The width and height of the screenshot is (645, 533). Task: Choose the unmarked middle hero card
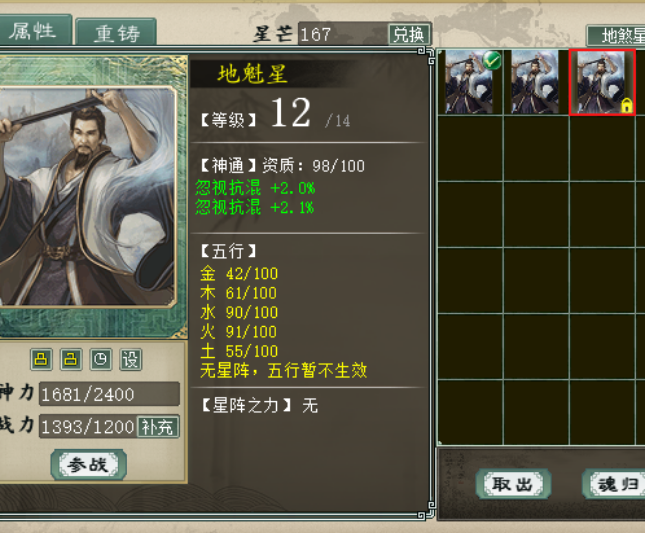pos(536,82)
